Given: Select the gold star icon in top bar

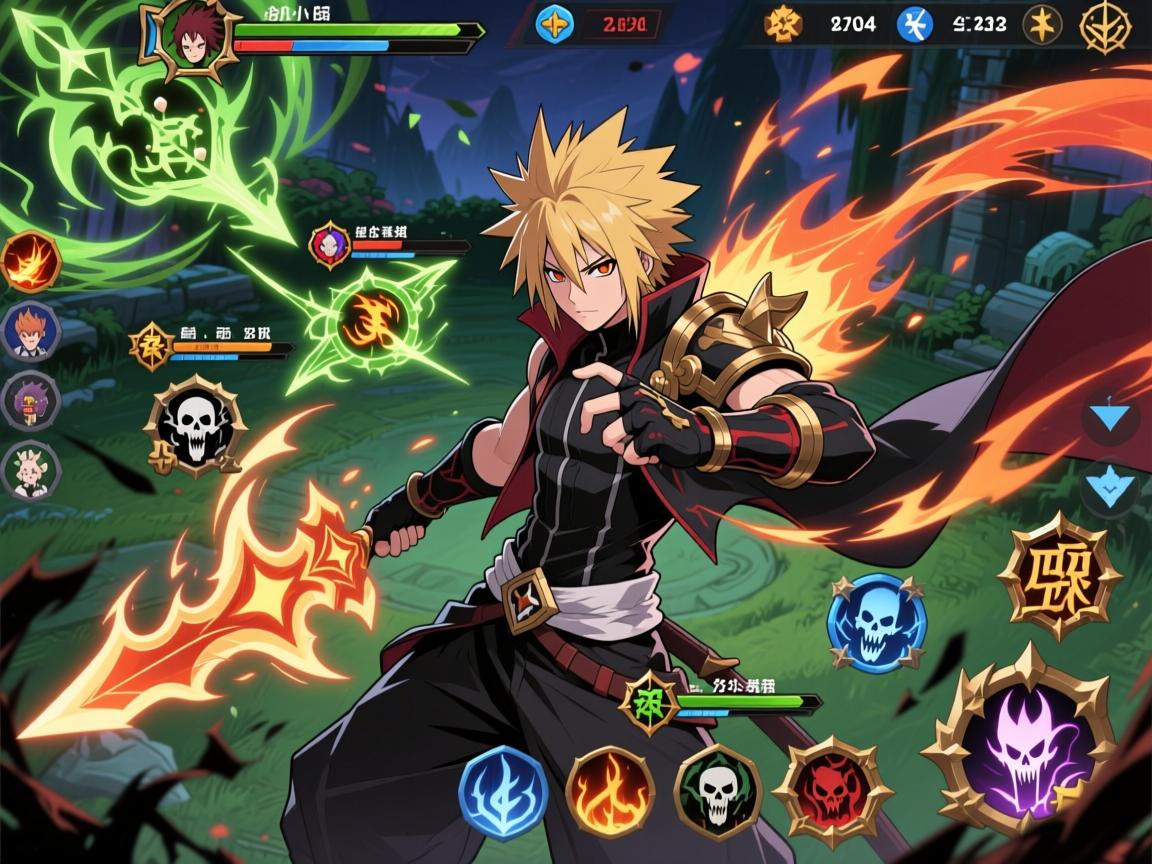Looking at the screenshot, I should 1042,24.
